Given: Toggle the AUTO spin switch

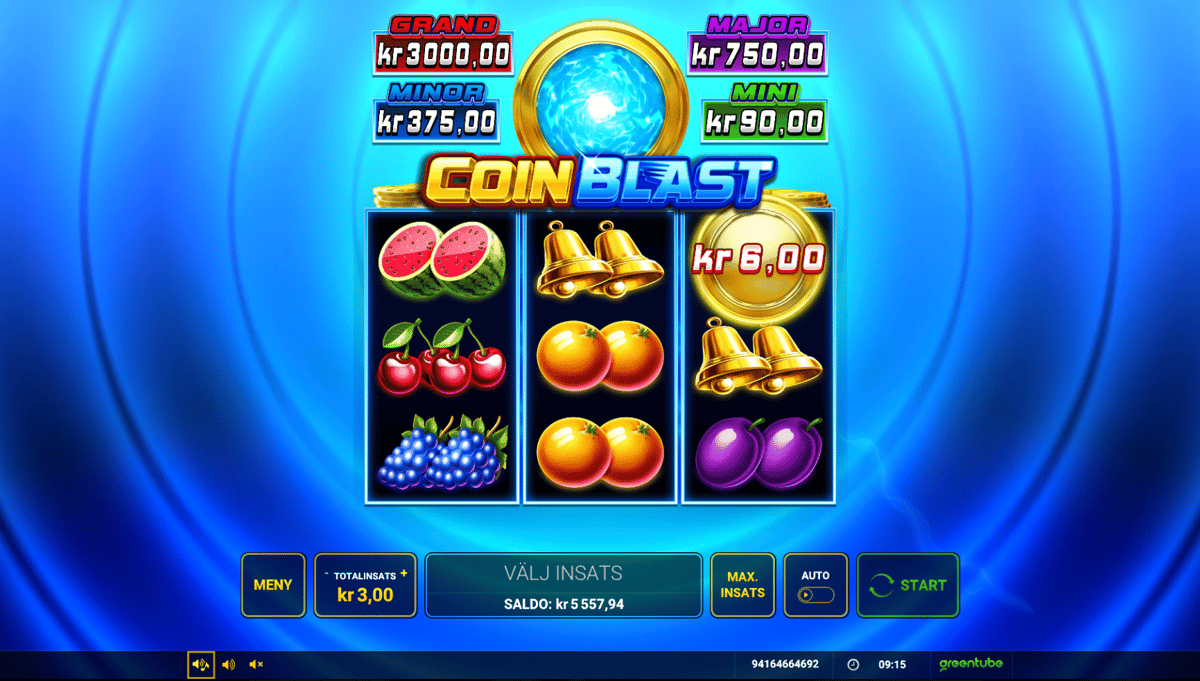Looking at the screenshot, I should point(815,595).
